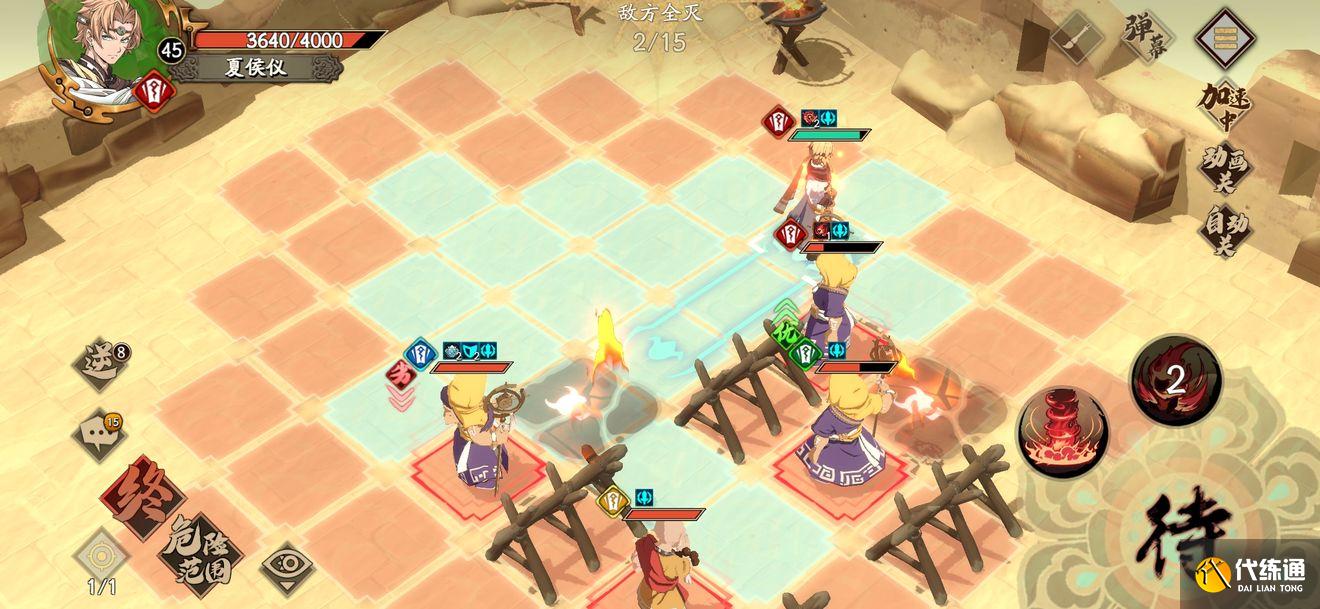This screenshot has height=609, width=1320.
Task: Open the stacked-bars menu diamond
Action: [x=1226, y=38]
